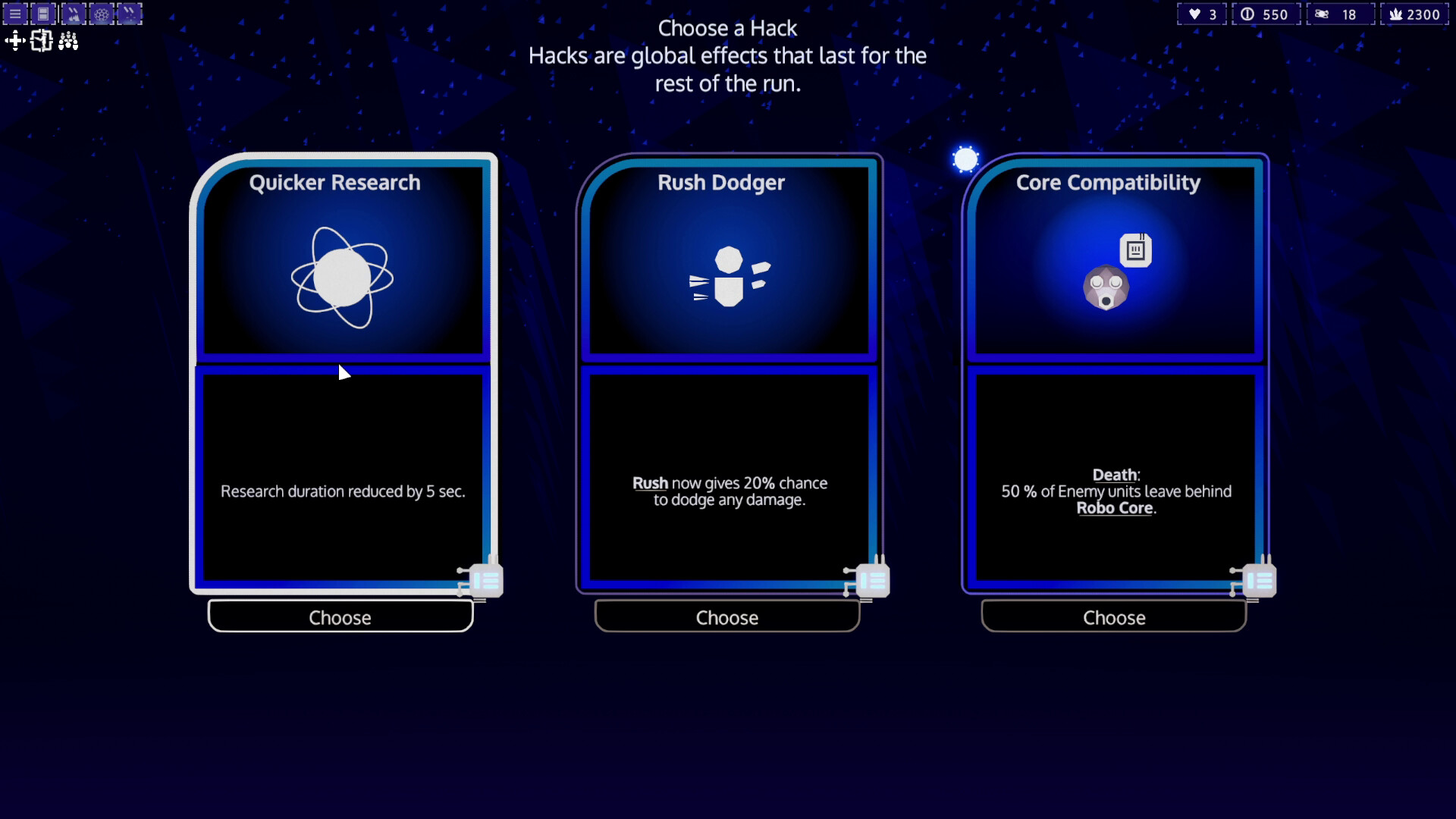Click the underlined Rush keyword link
Screen dimensions: 1456x819
649,483
